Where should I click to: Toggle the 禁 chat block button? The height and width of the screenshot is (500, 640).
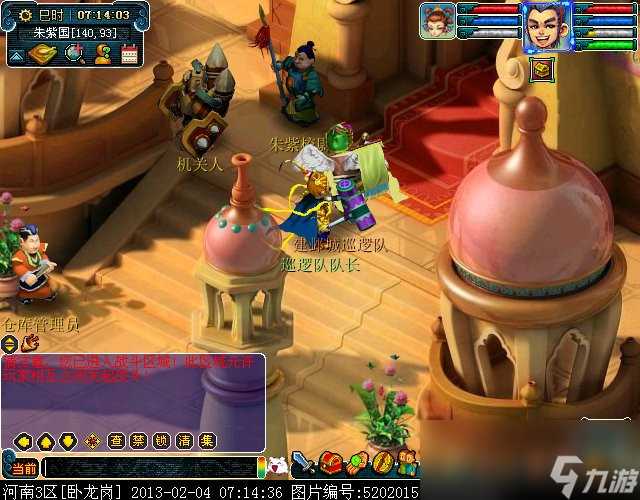coord(138,440)
